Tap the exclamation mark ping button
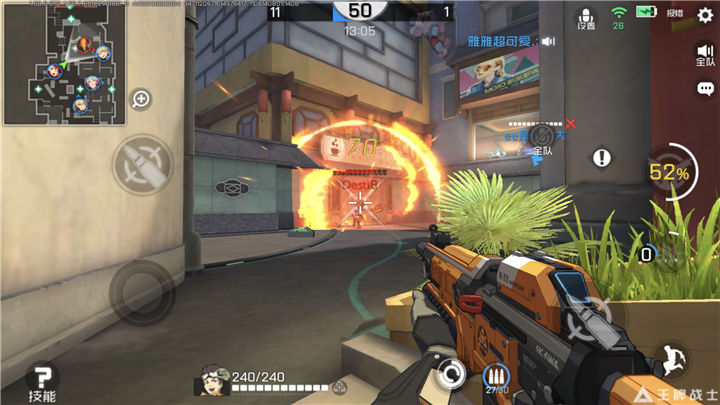The width and height of the screenshot is (720, 405). (x=601, y=158)
